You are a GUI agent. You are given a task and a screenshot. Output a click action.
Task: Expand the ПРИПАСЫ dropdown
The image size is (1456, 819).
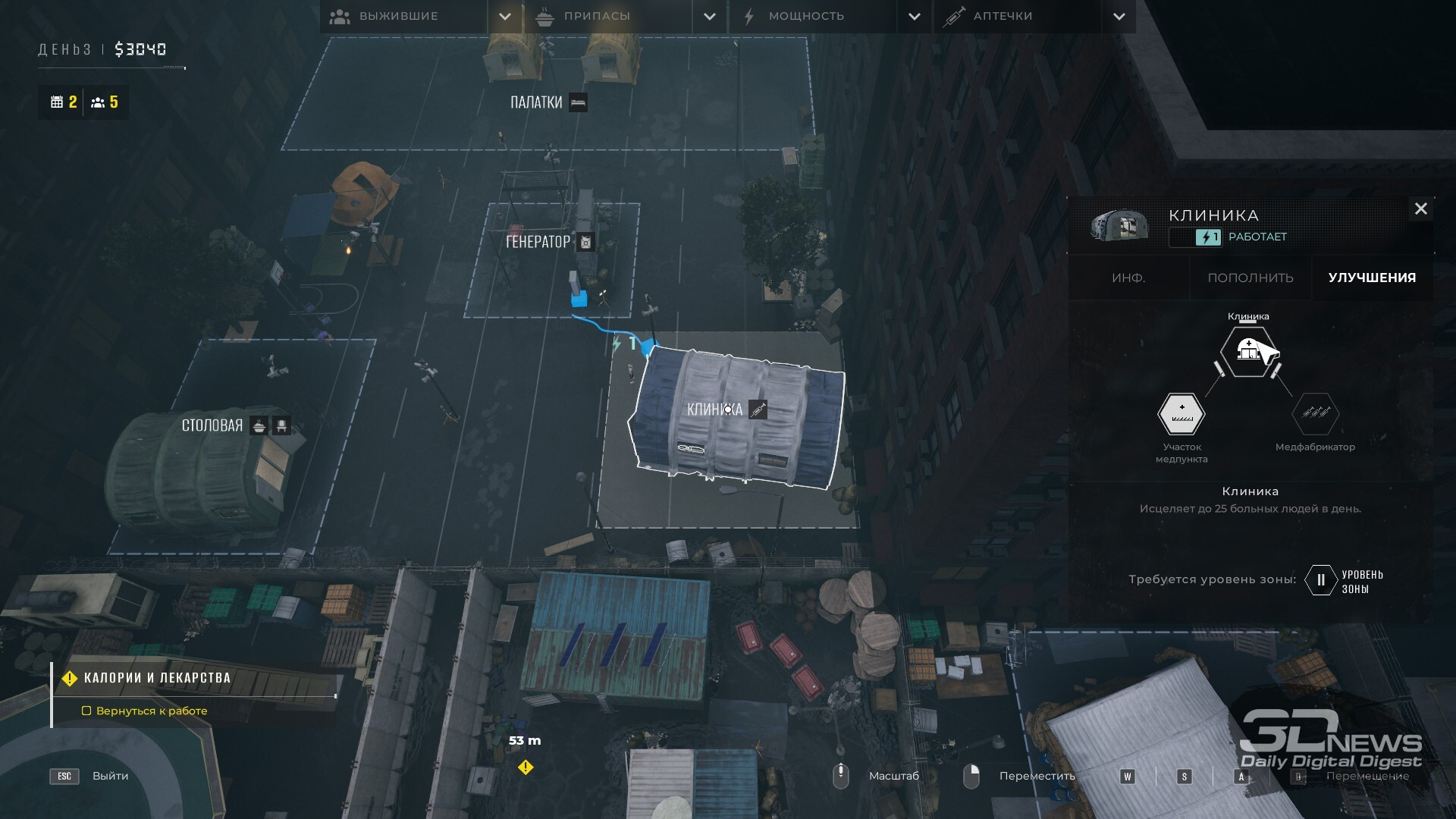710,16
